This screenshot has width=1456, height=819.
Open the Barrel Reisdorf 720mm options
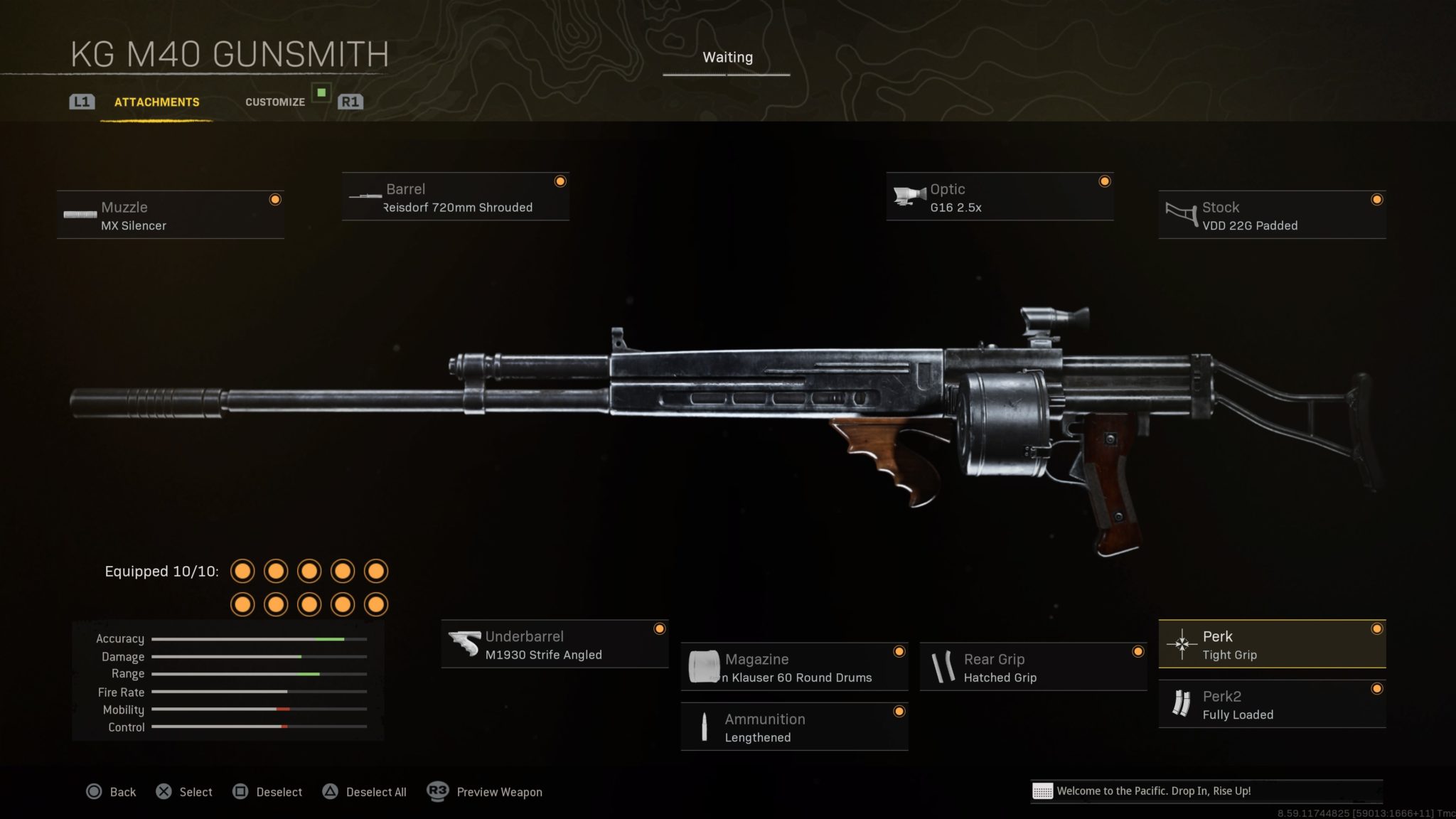455,197
